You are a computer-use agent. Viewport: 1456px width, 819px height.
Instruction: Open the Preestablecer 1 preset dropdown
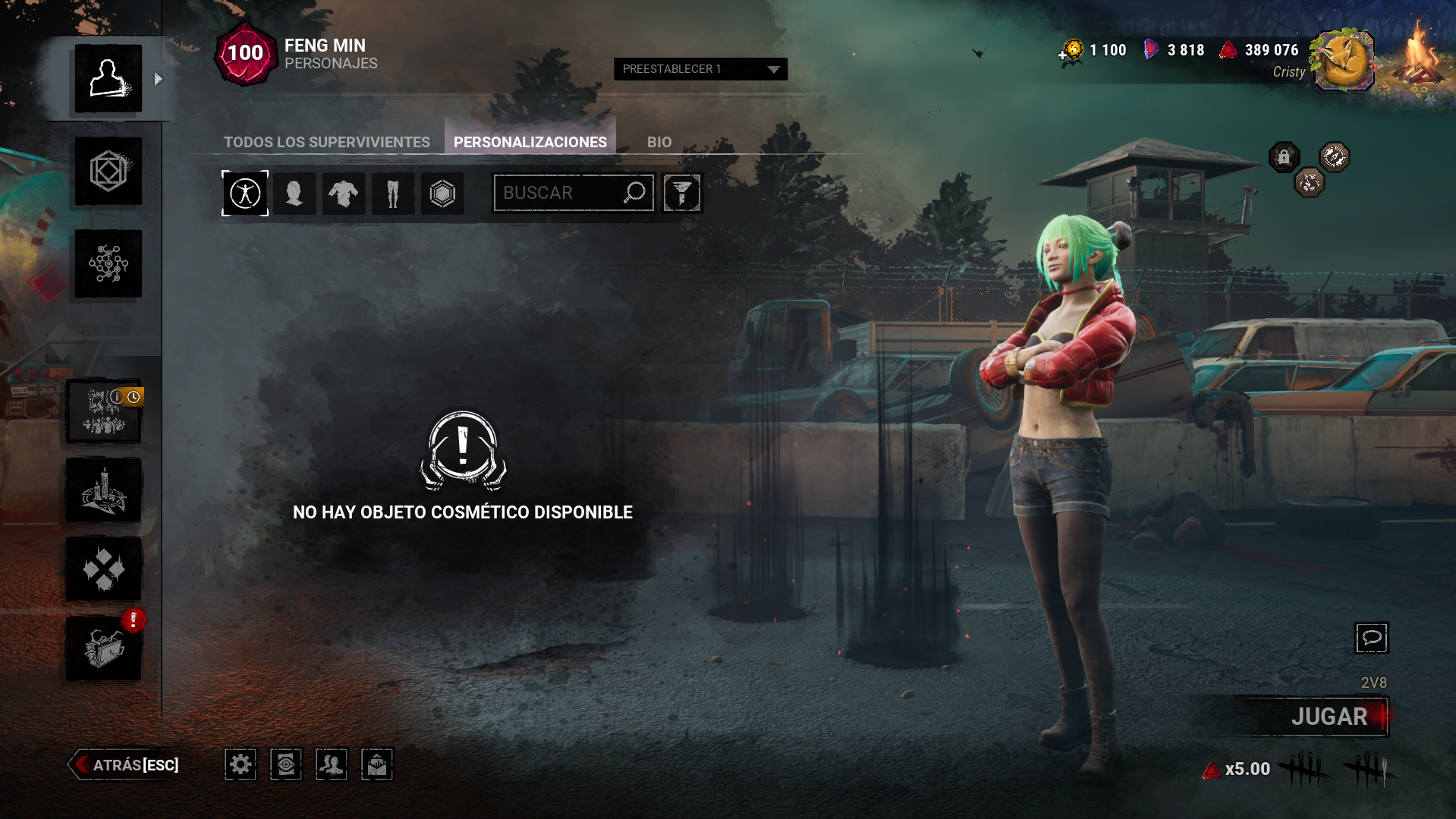(699, 69)
